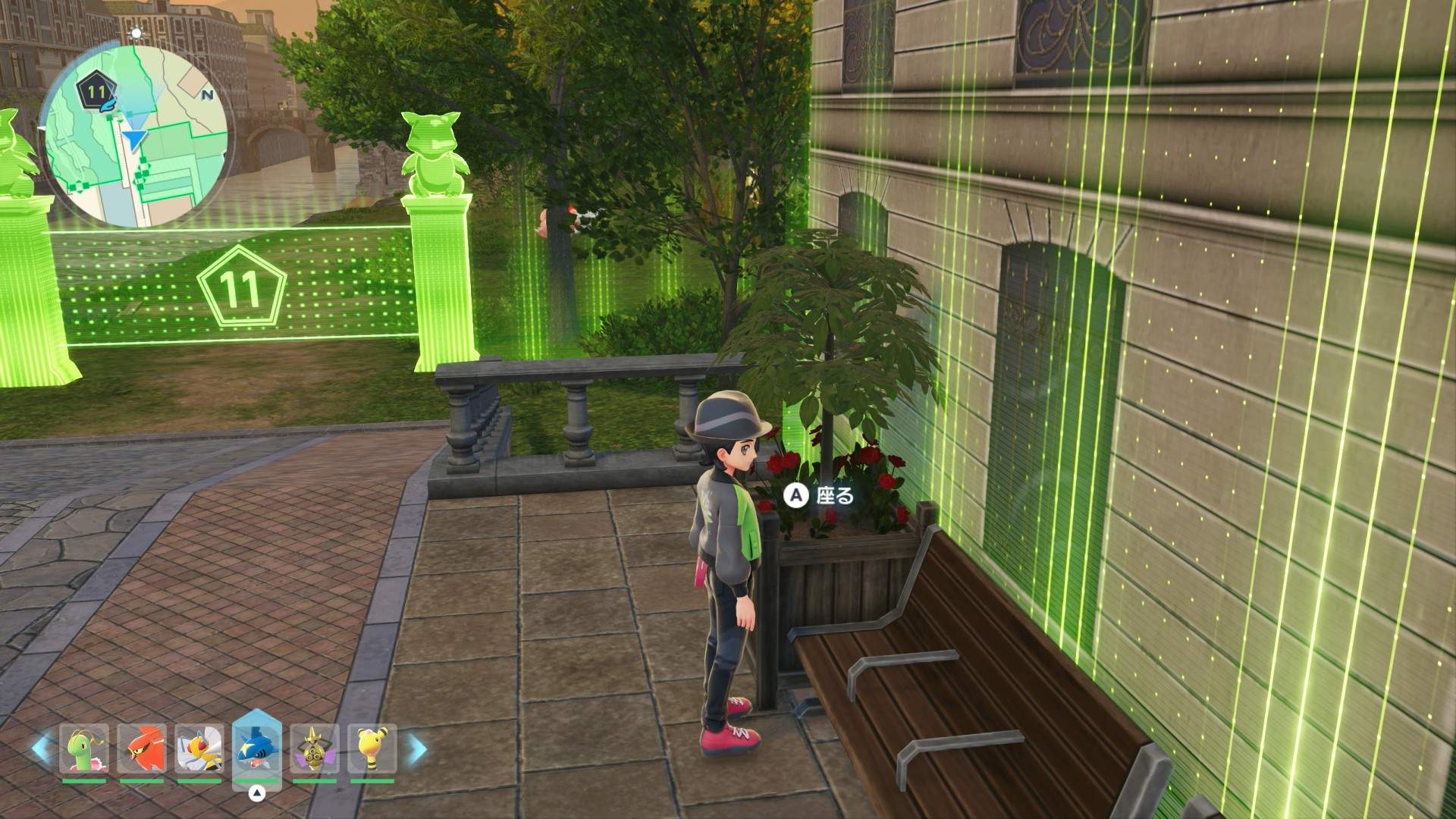The width and height of the screenshot is (1456, 819).
Task: Choose Ampharos from the party bar
Action: [x=372, y=748]
